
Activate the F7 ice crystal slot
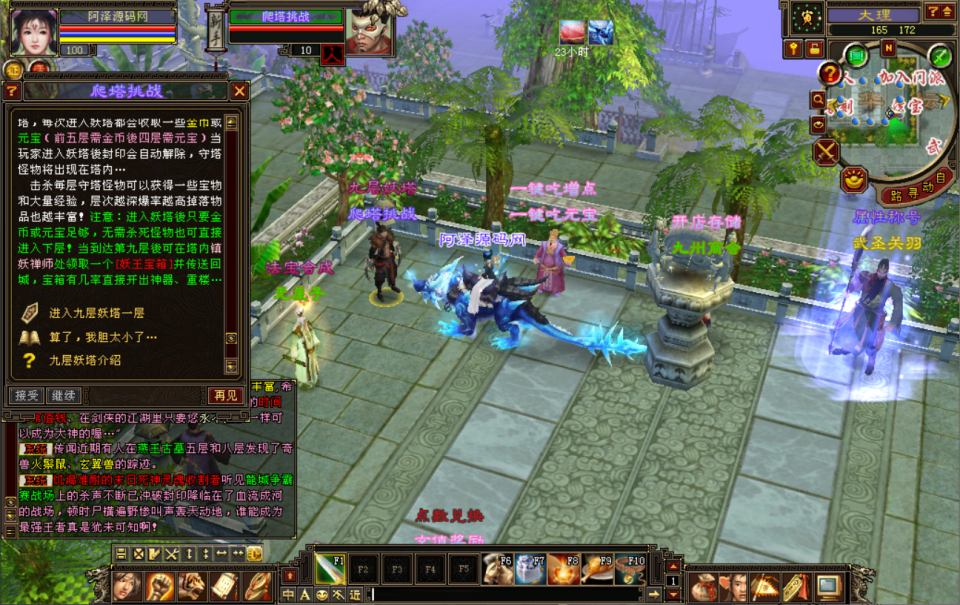point(531,569)
